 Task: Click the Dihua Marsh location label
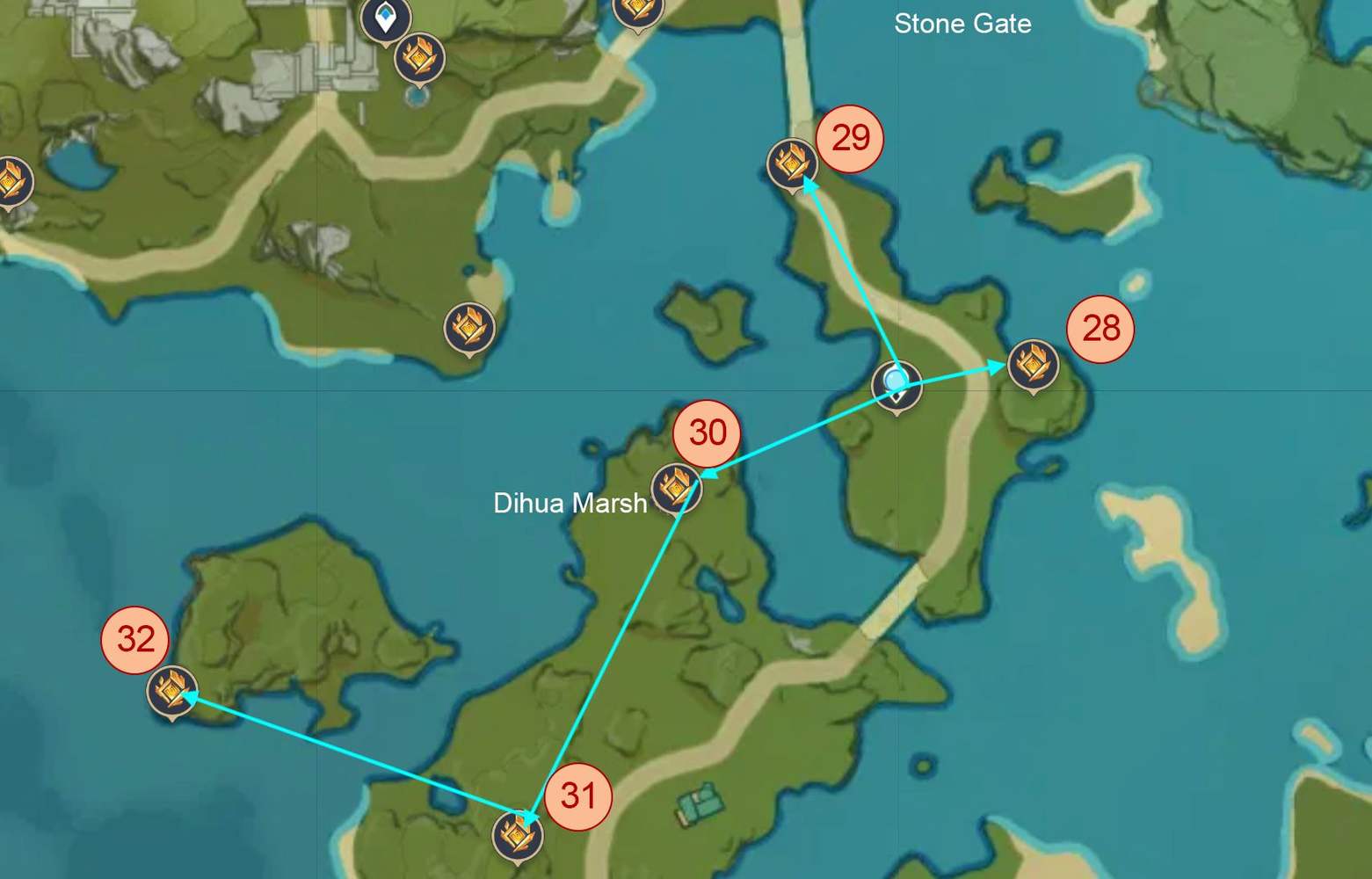coord(569,504)
